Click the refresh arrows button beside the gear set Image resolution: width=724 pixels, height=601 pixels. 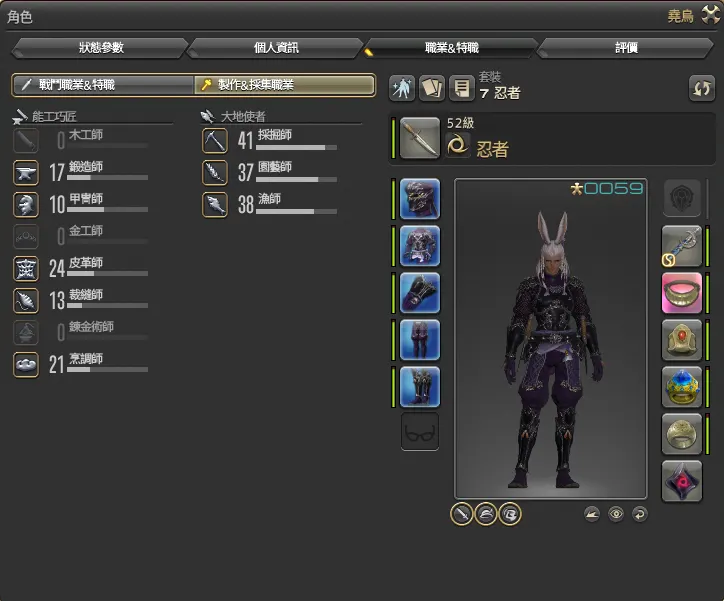702,88
